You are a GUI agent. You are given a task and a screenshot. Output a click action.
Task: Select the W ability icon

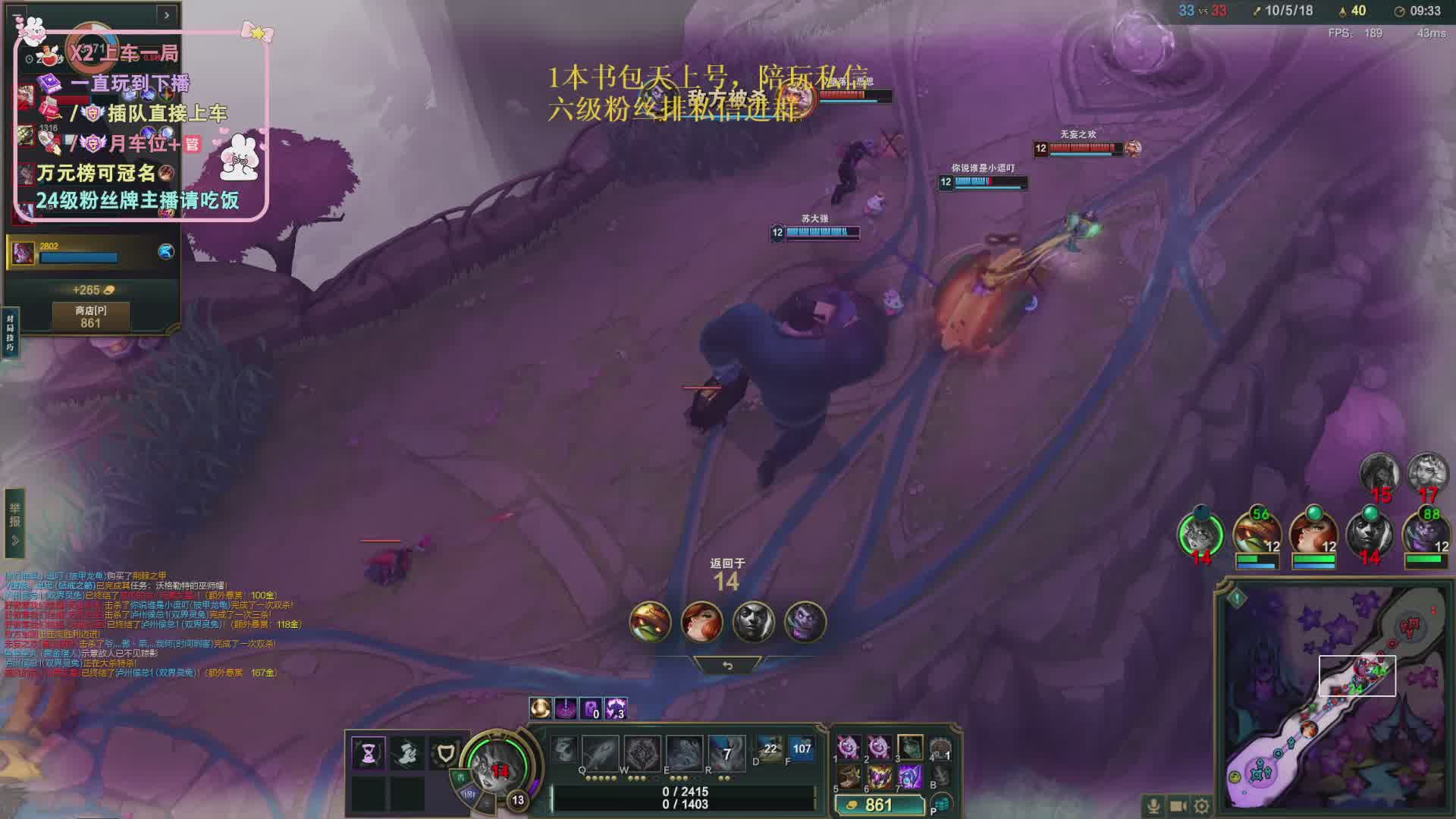pos(642,752)
